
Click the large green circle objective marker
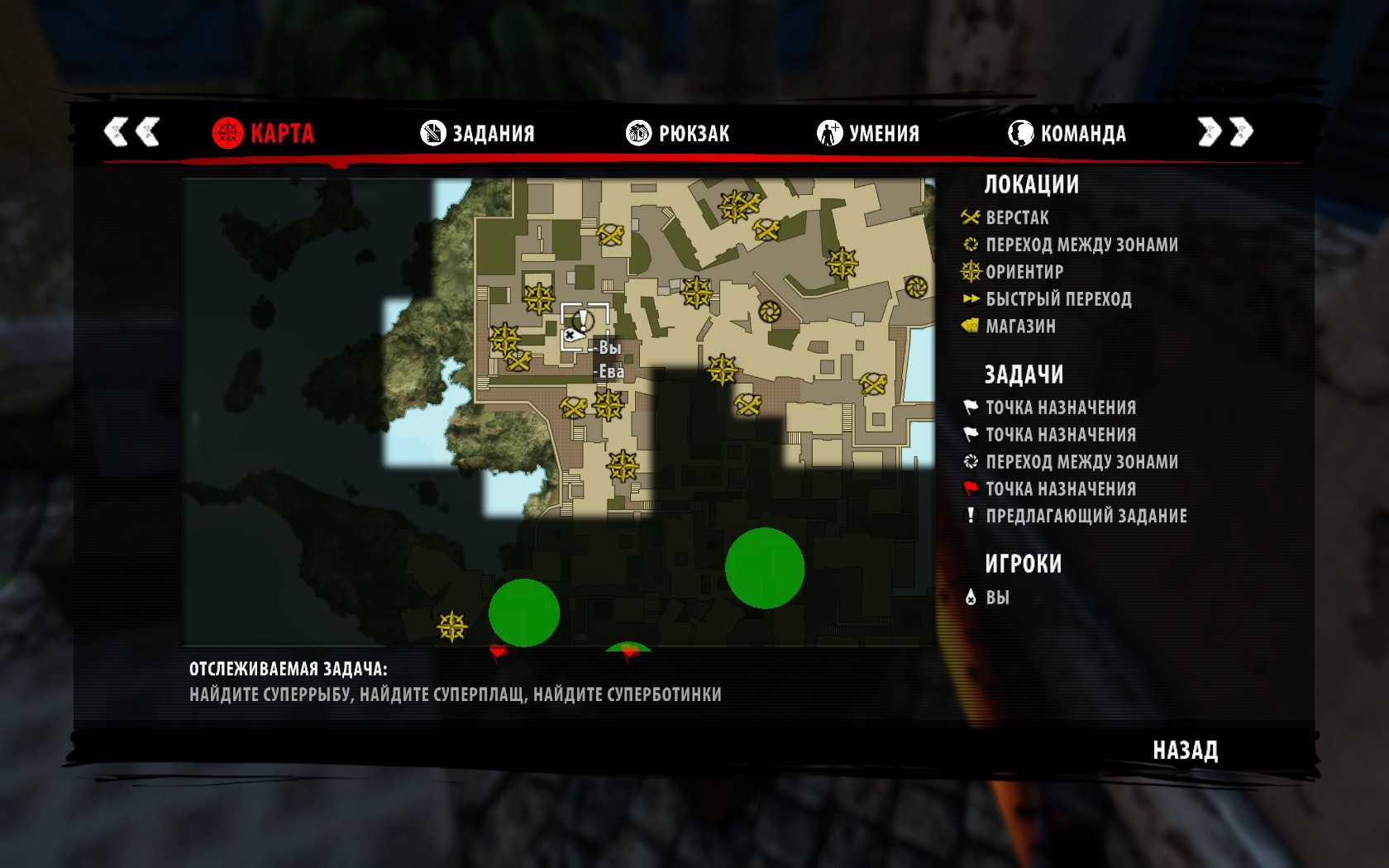[x=765, y=568]
